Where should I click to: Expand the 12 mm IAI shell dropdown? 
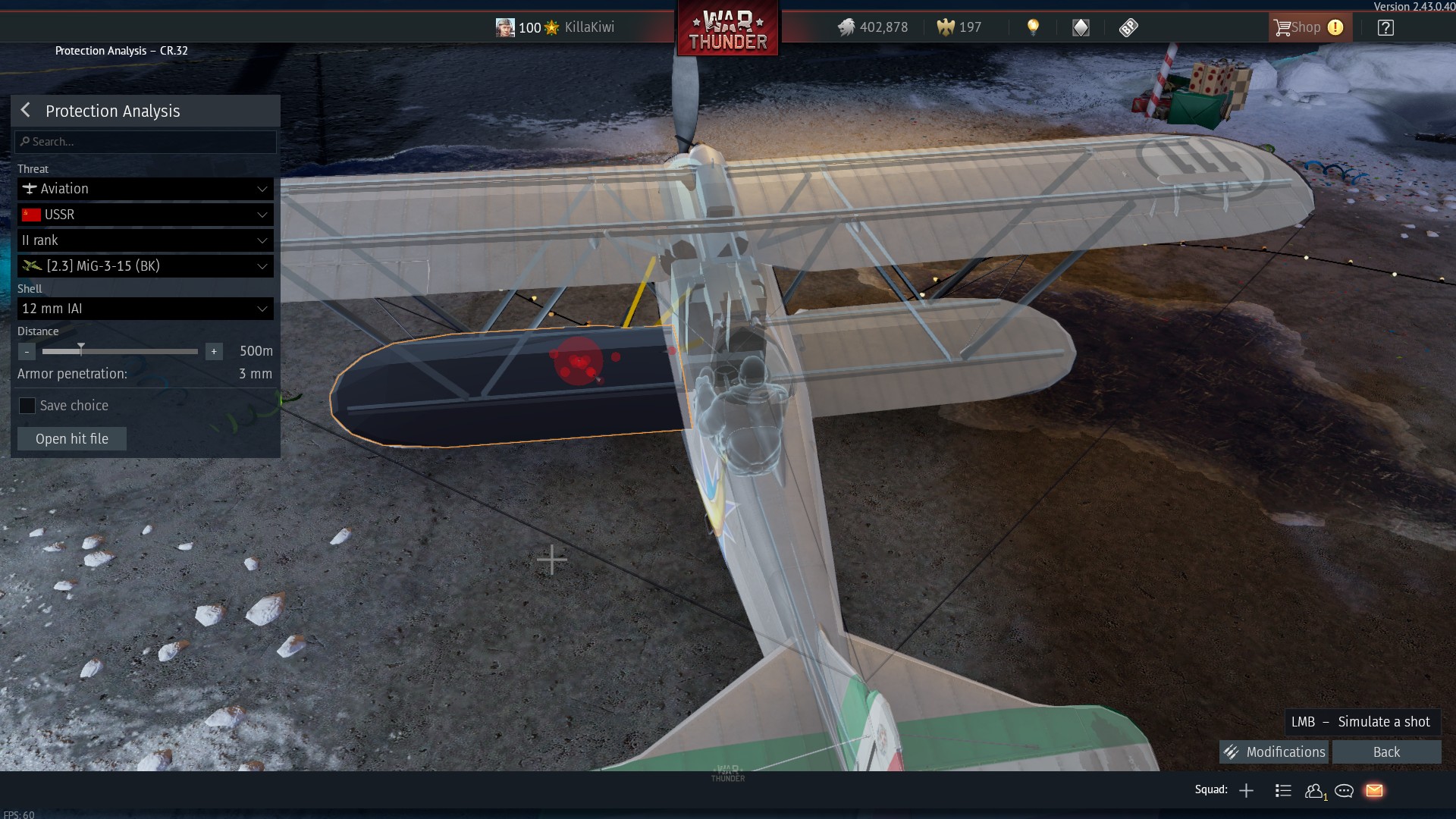coord(145,309)
